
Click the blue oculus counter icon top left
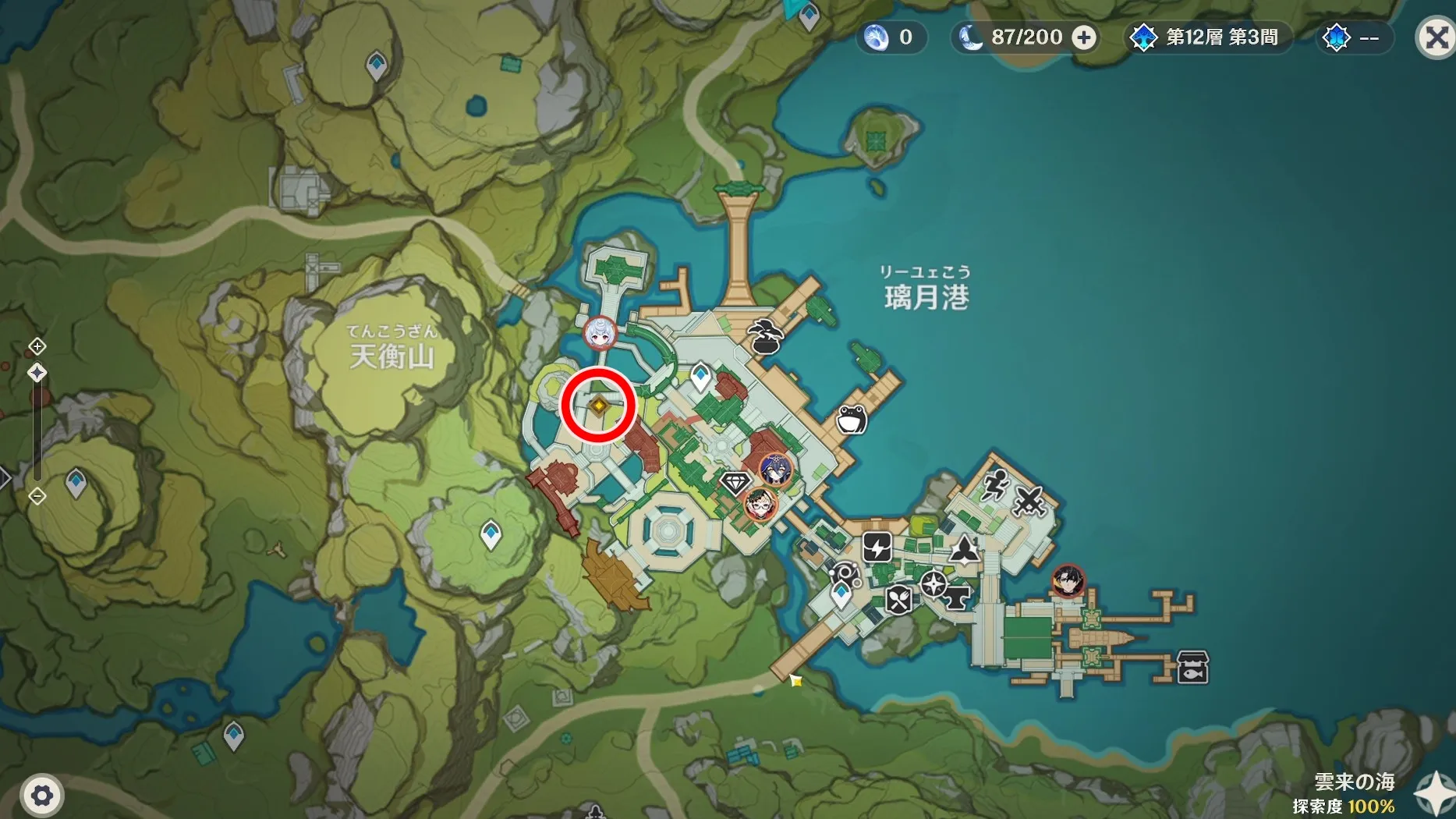click(x=877, y=37)
